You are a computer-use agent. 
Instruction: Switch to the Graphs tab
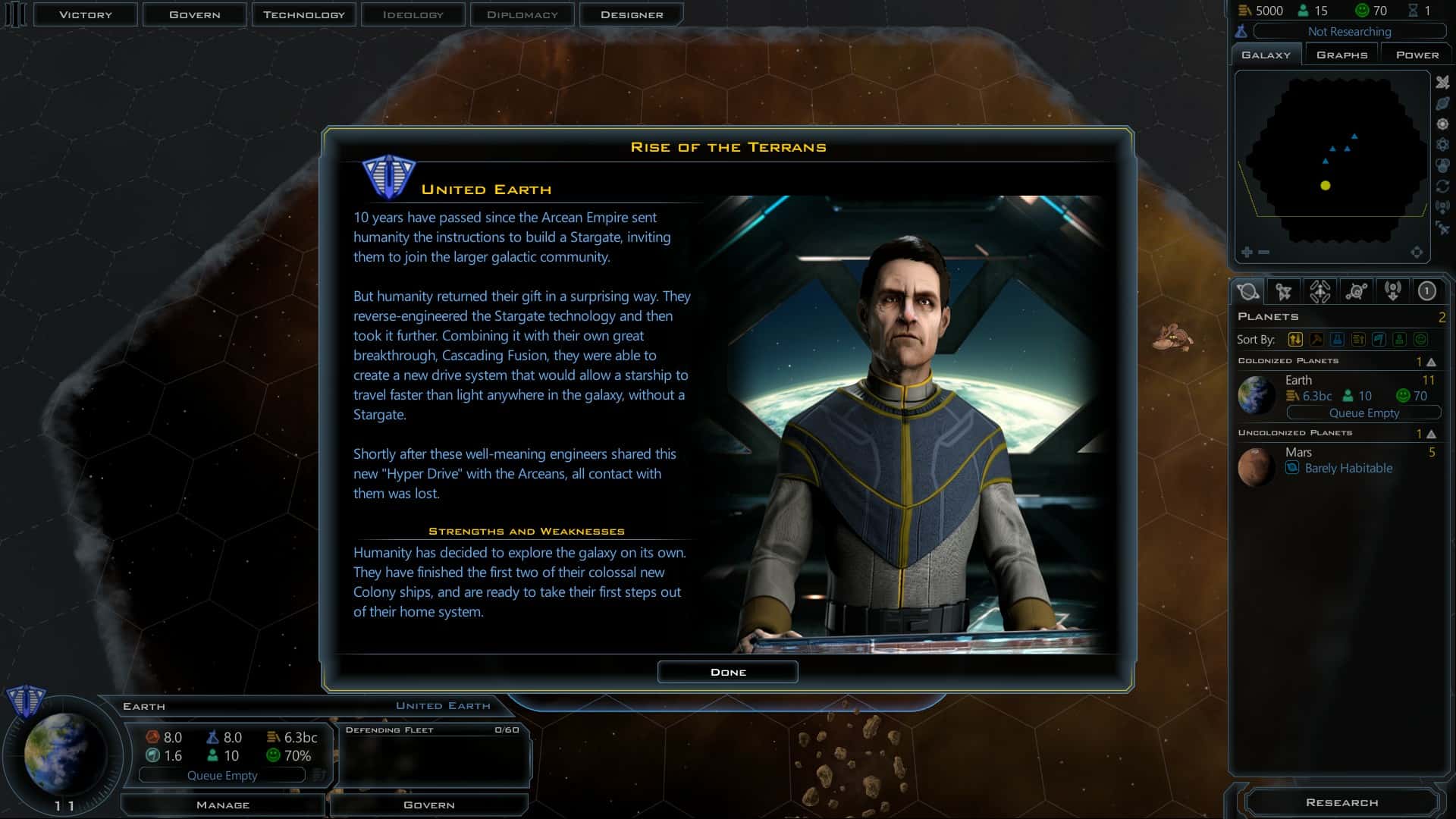[x=1341, y=53]
